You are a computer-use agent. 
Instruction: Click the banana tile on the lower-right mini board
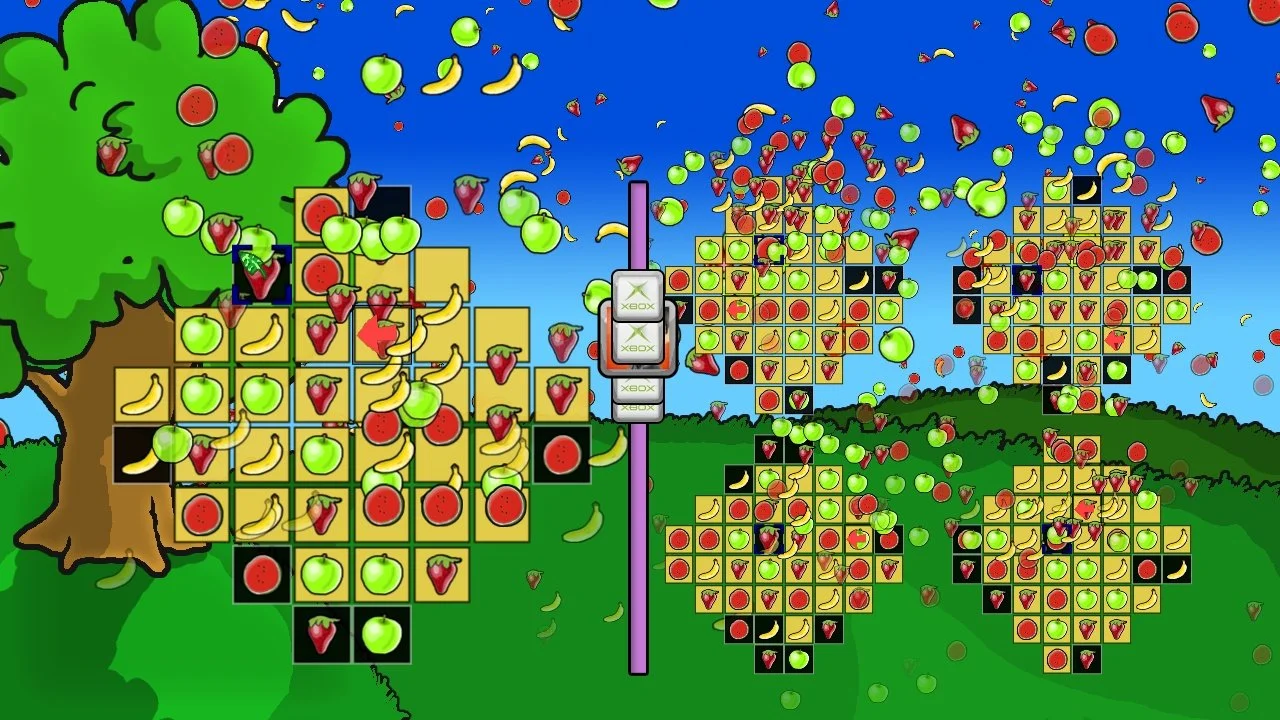1177,570
